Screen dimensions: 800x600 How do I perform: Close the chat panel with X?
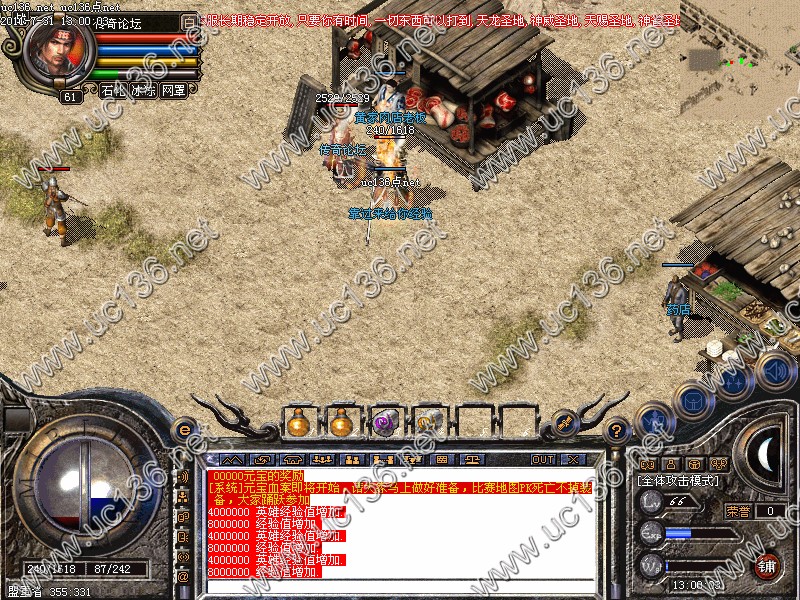pos(573,460)
